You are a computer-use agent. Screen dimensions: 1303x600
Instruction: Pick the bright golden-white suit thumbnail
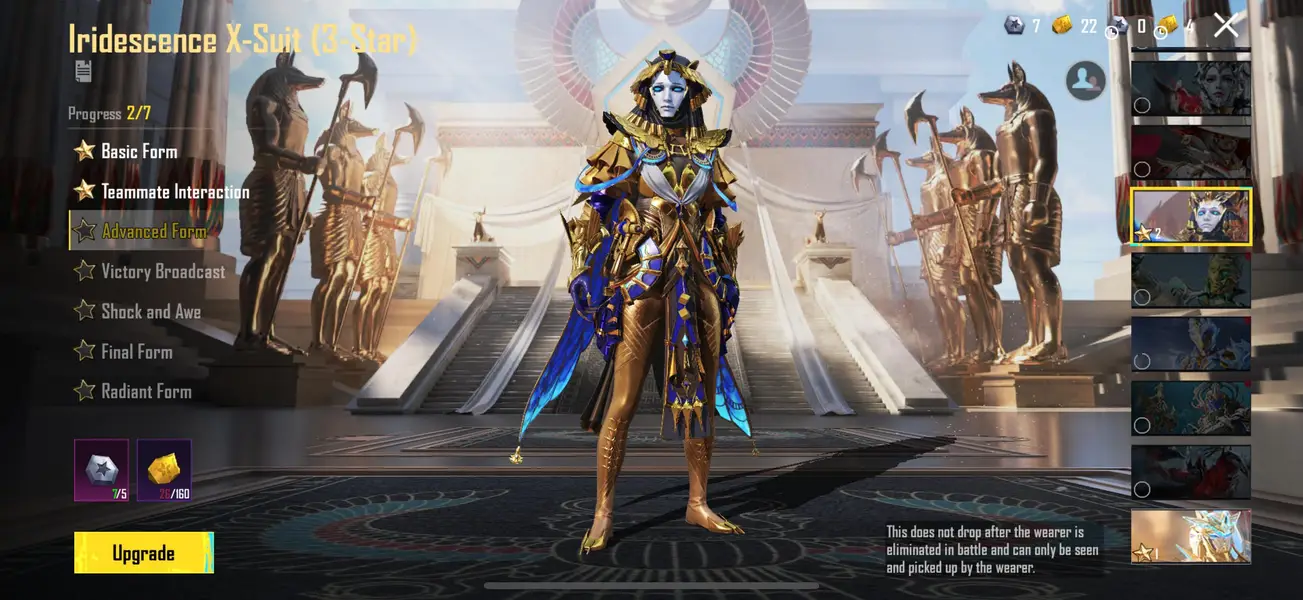point(1191,536)
